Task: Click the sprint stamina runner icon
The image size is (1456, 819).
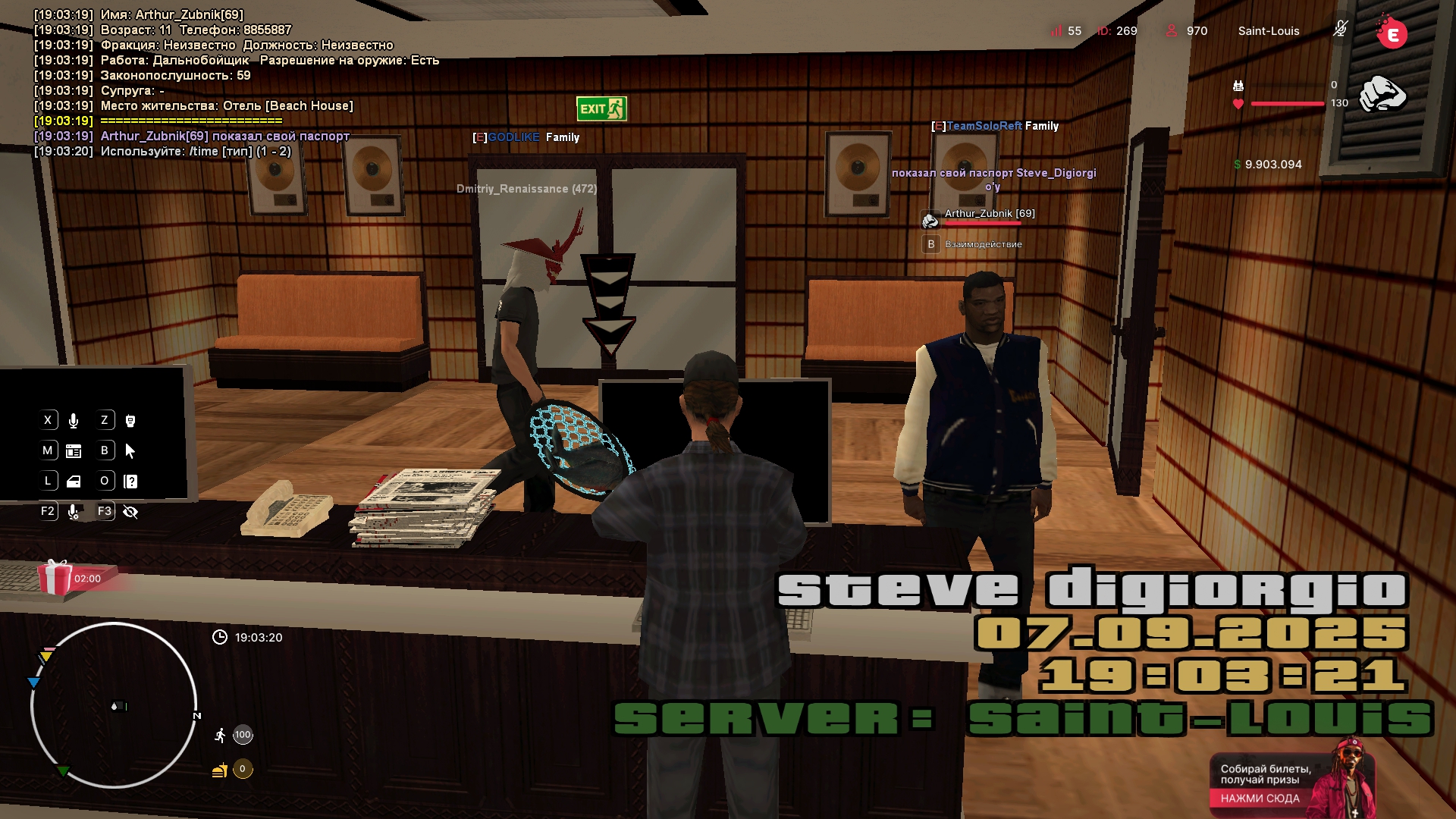Action: pos(220,735)
